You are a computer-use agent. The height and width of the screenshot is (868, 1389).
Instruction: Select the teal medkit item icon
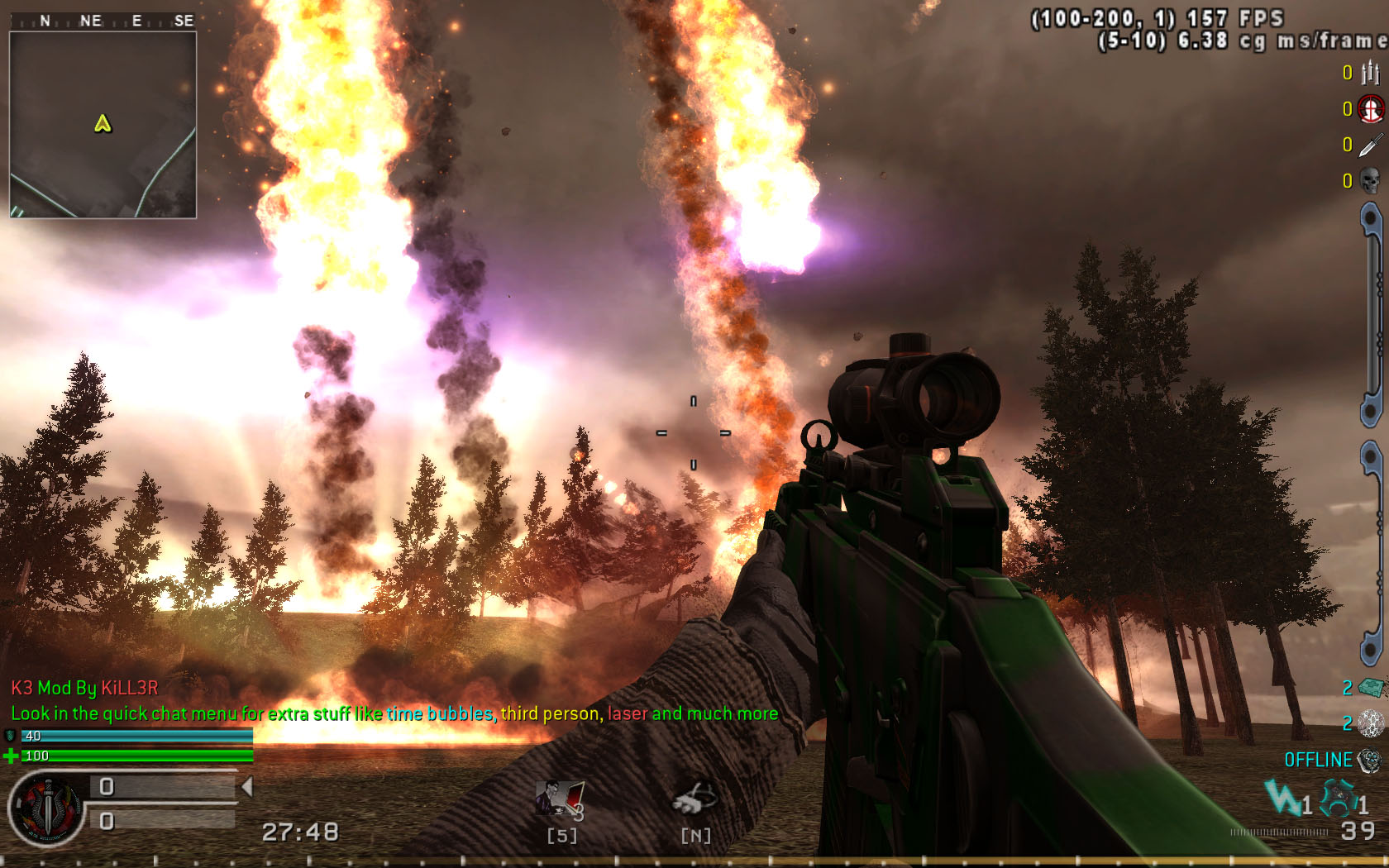[x=1372, y=687]
